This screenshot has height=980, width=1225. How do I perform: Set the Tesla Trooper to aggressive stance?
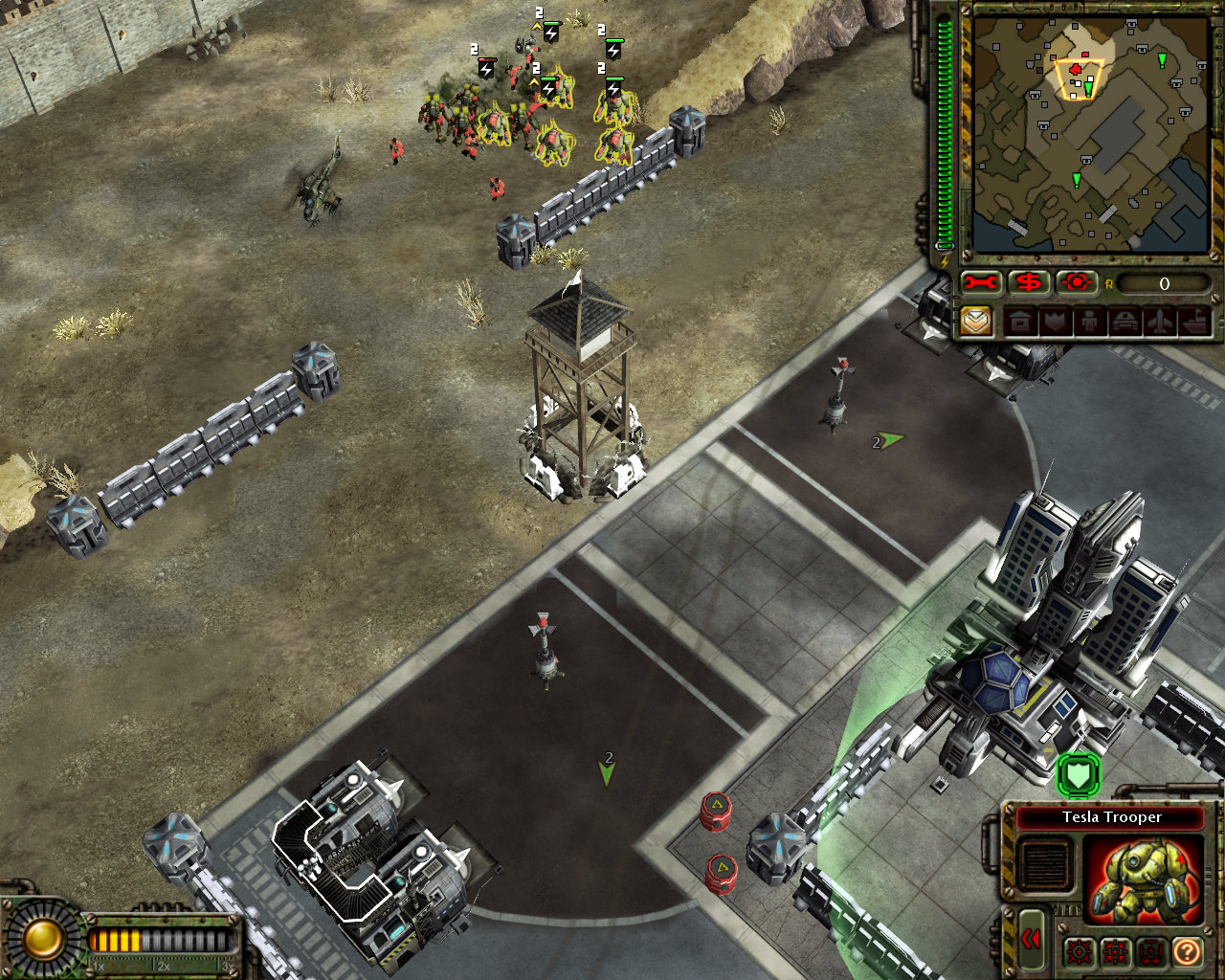(1079, 950)
